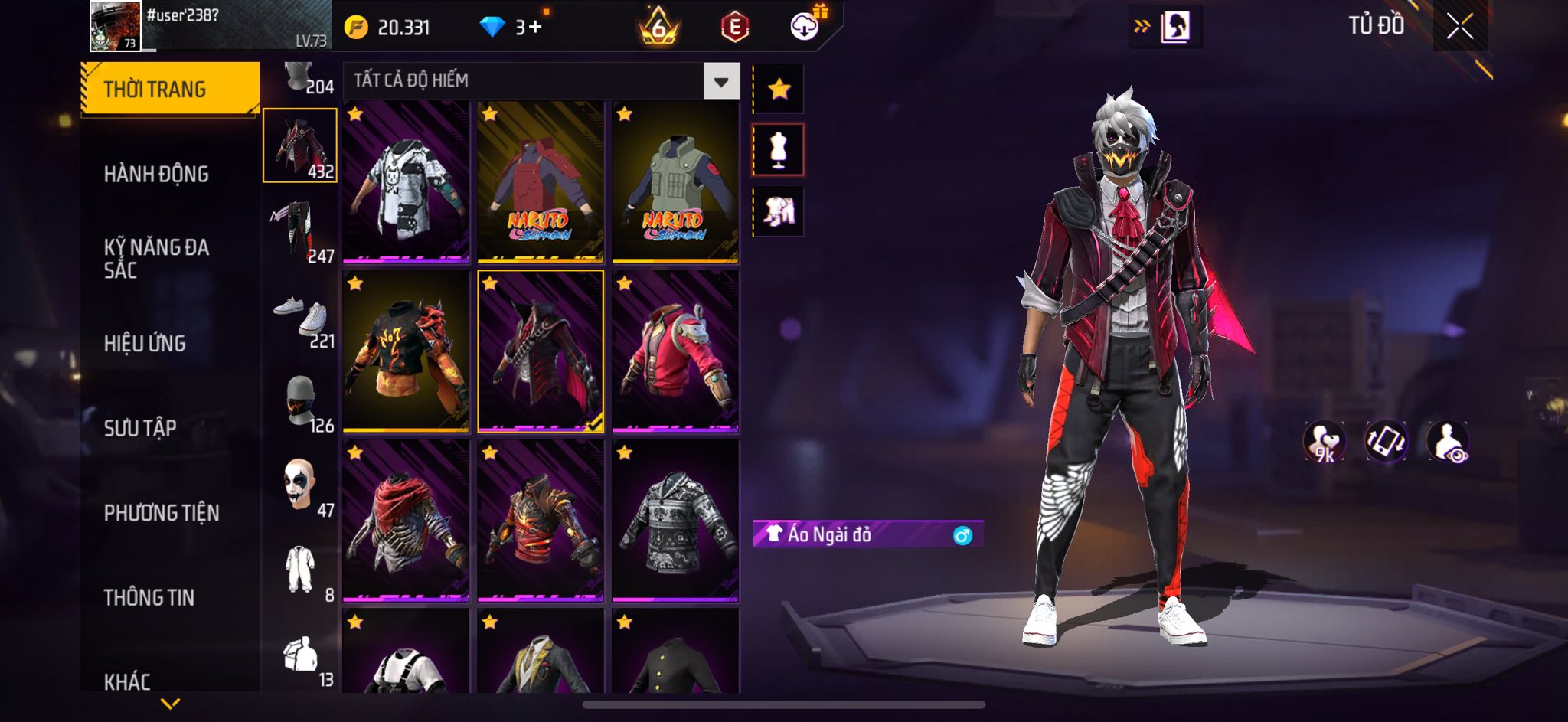This screenshot has width=1568, height=722.
Task: Open the Kỹ Năng Đa Sắc tab
Action: (x=156, y=258)
